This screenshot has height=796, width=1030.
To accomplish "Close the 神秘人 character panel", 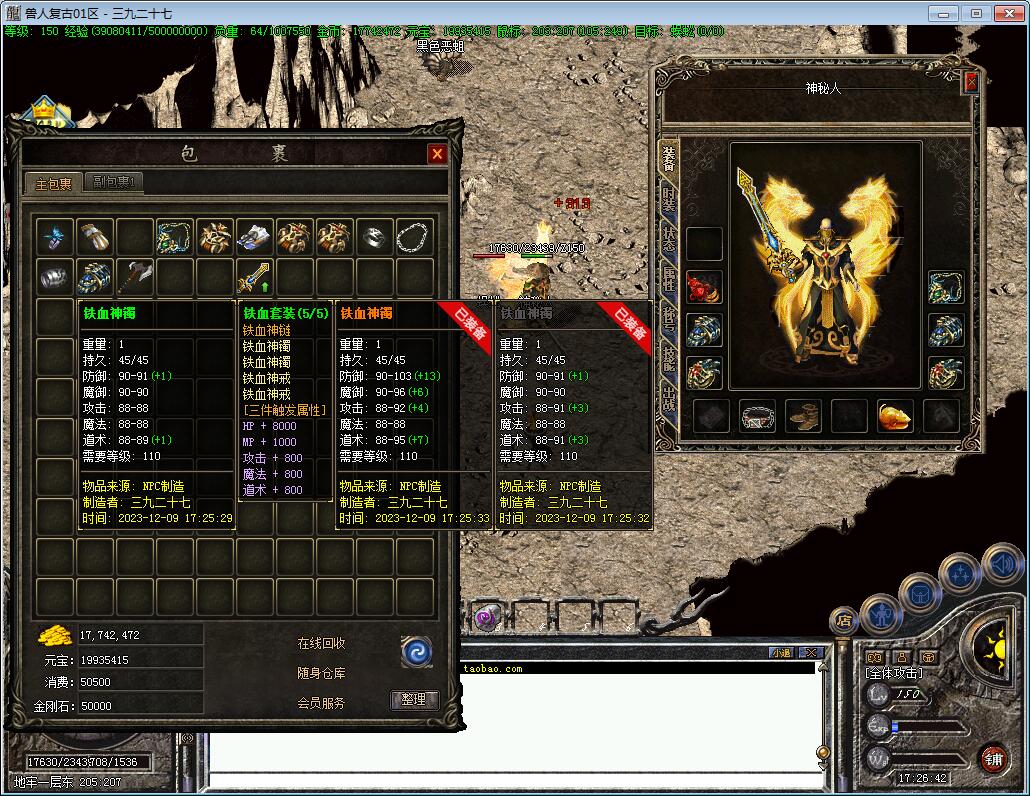I will pyautogui.click(x=970, y=83).
